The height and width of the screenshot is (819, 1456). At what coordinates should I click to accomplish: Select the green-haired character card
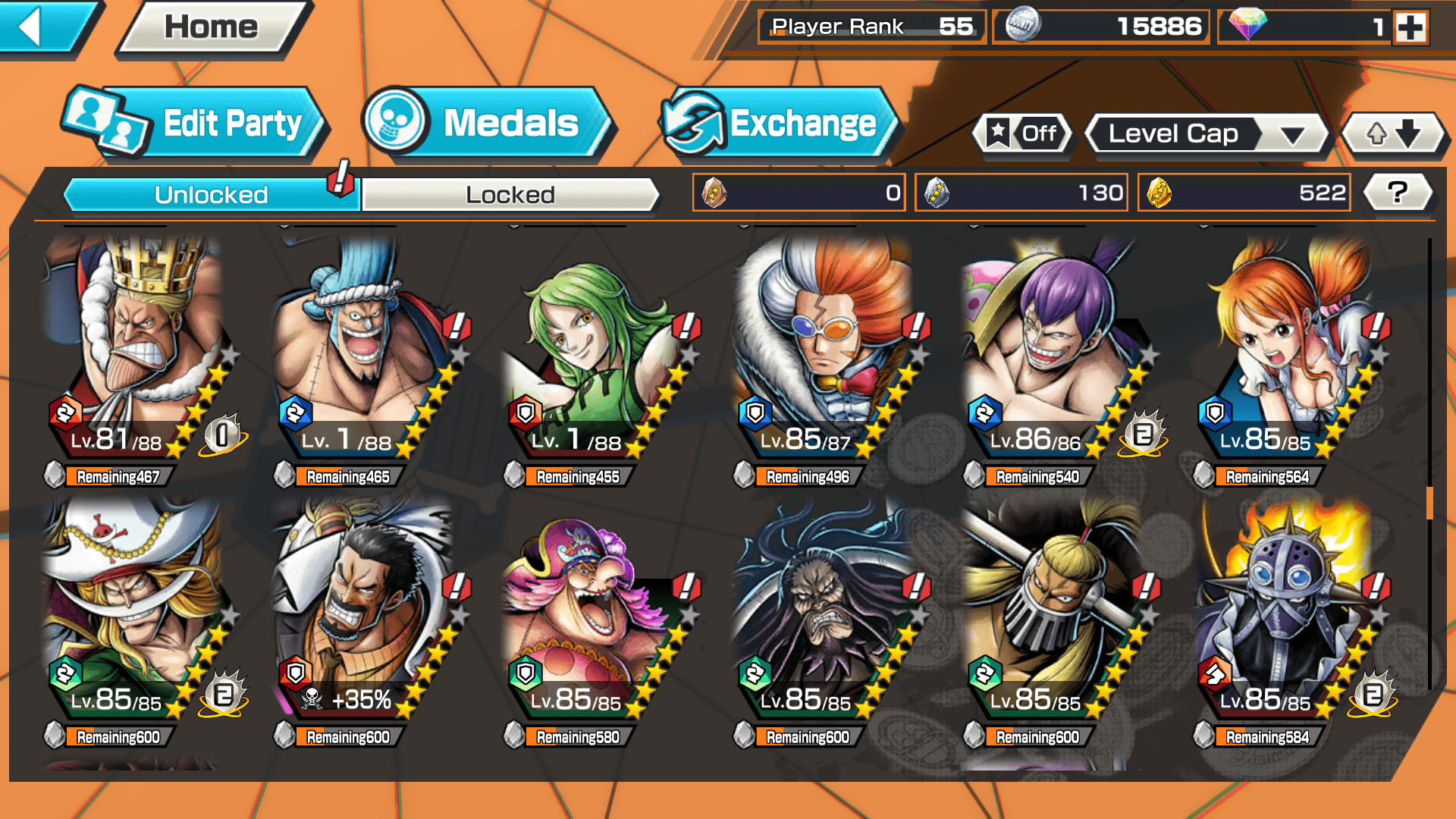click(595, 349)
